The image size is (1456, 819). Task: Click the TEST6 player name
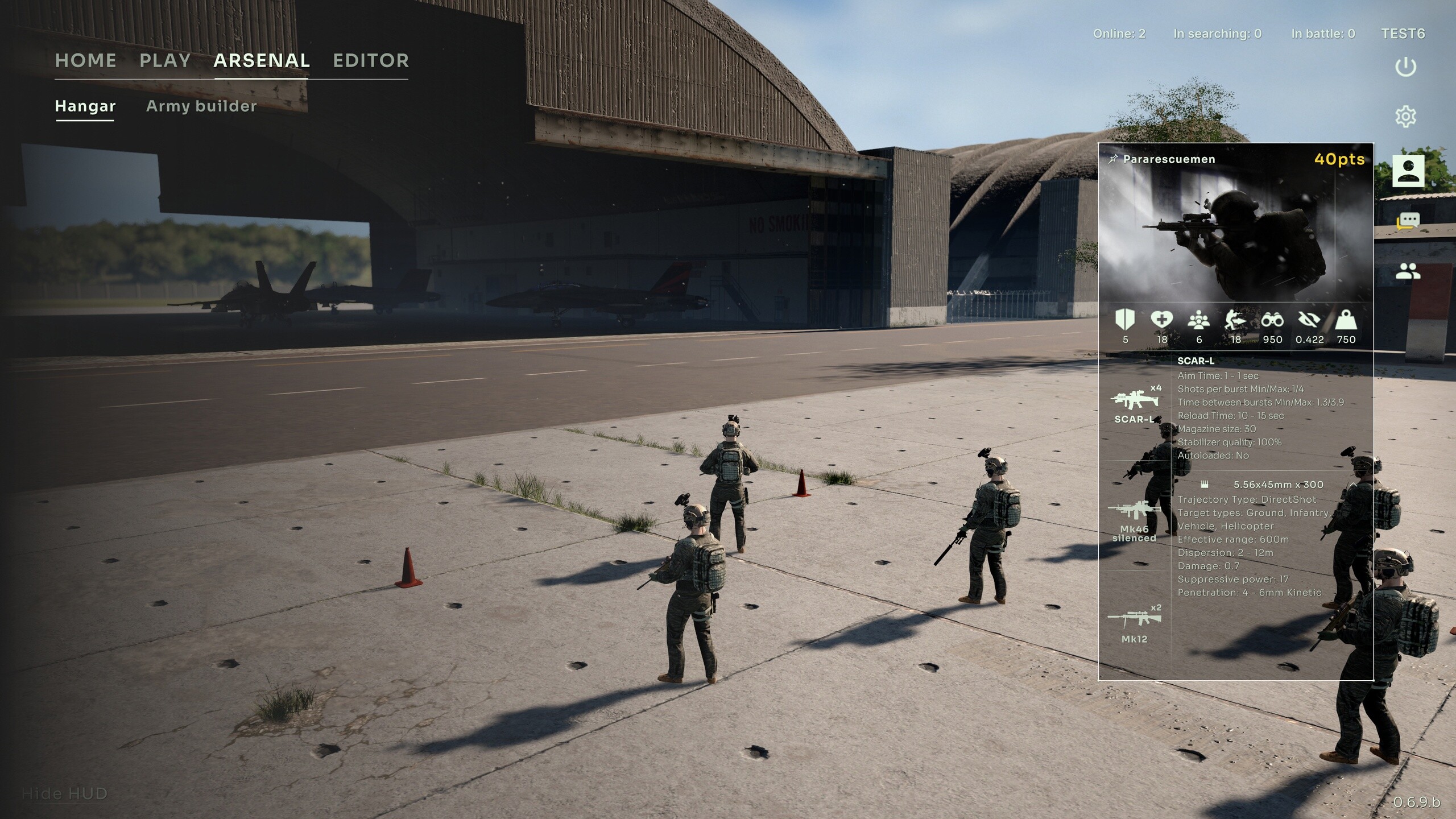click(x=1403, y=34)
